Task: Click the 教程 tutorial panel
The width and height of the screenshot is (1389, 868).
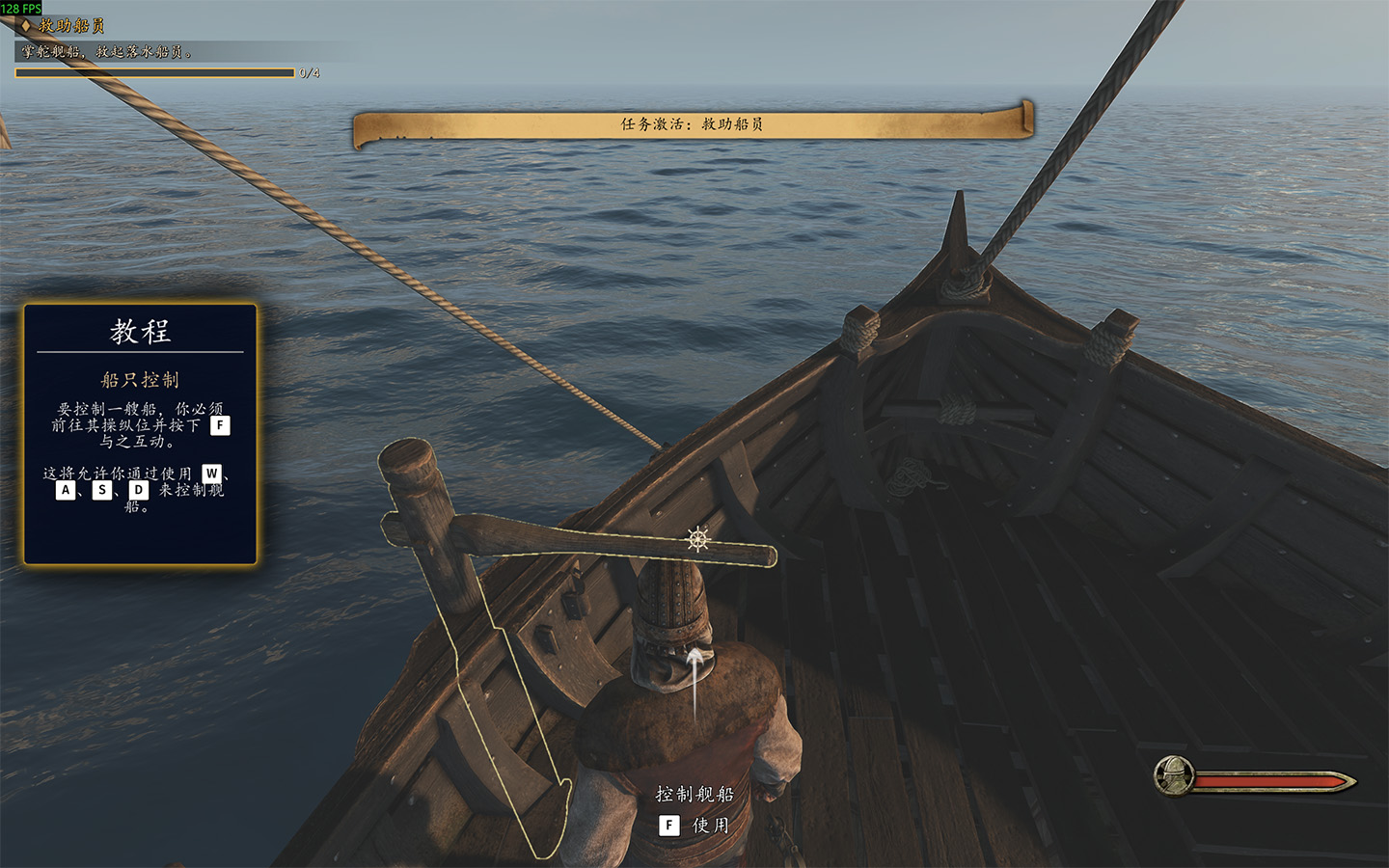Action: (x=141, y=433)
